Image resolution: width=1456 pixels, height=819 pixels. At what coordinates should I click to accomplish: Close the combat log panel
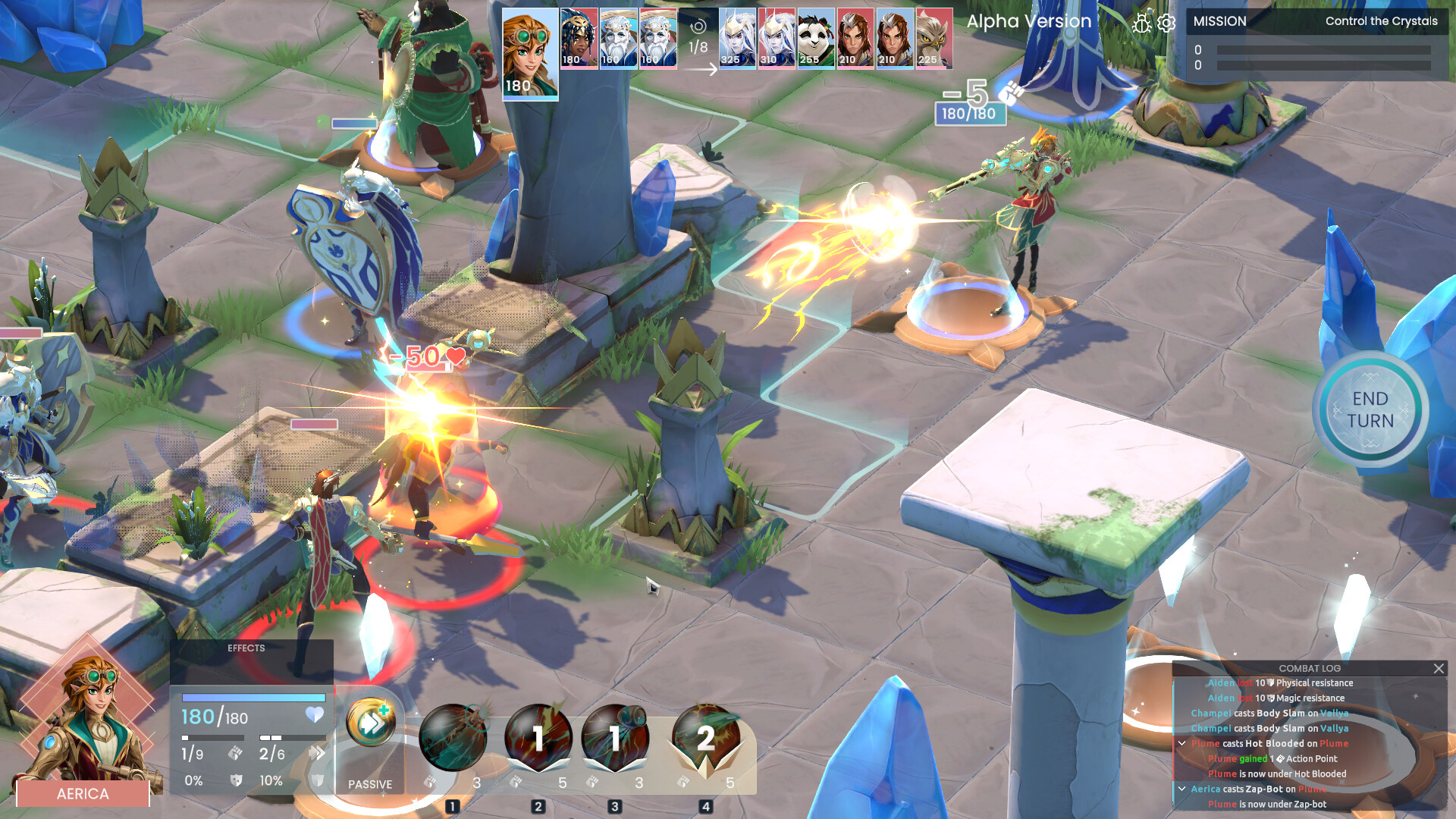click(x=1439, y=669)
